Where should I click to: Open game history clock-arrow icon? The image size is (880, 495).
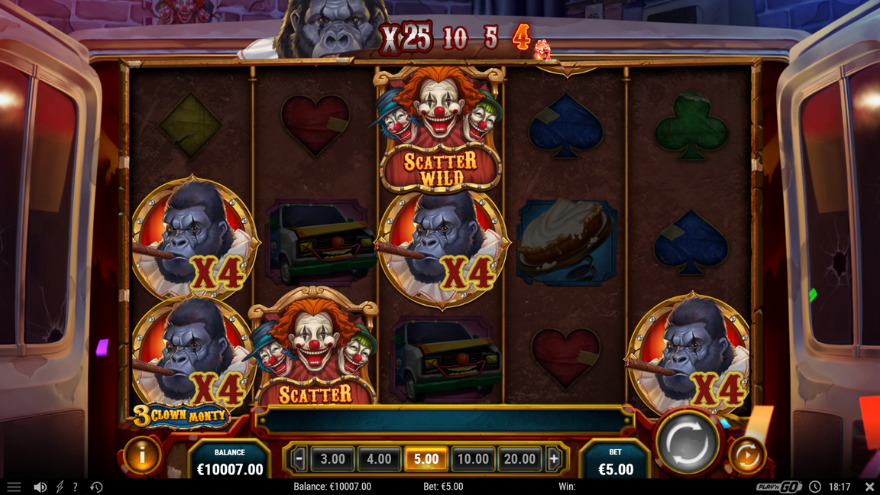96,487
